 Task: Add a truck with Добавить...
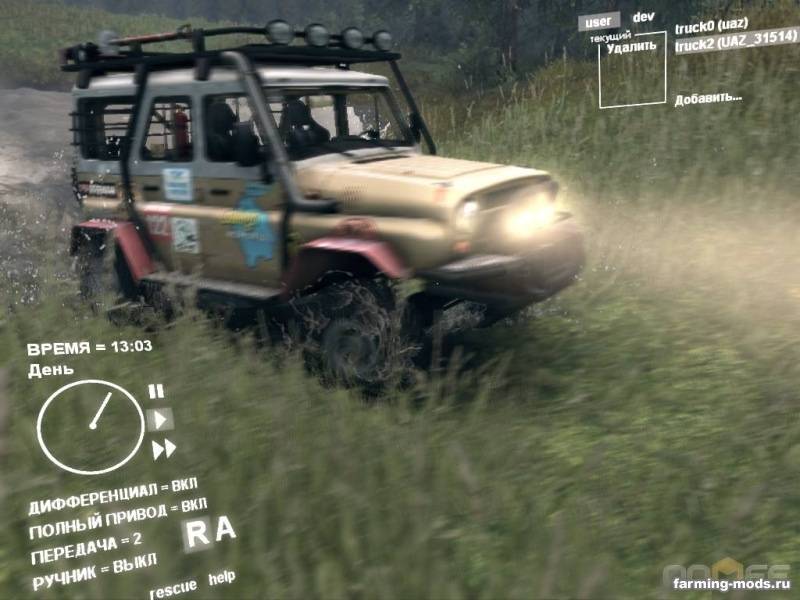point(708,98)
